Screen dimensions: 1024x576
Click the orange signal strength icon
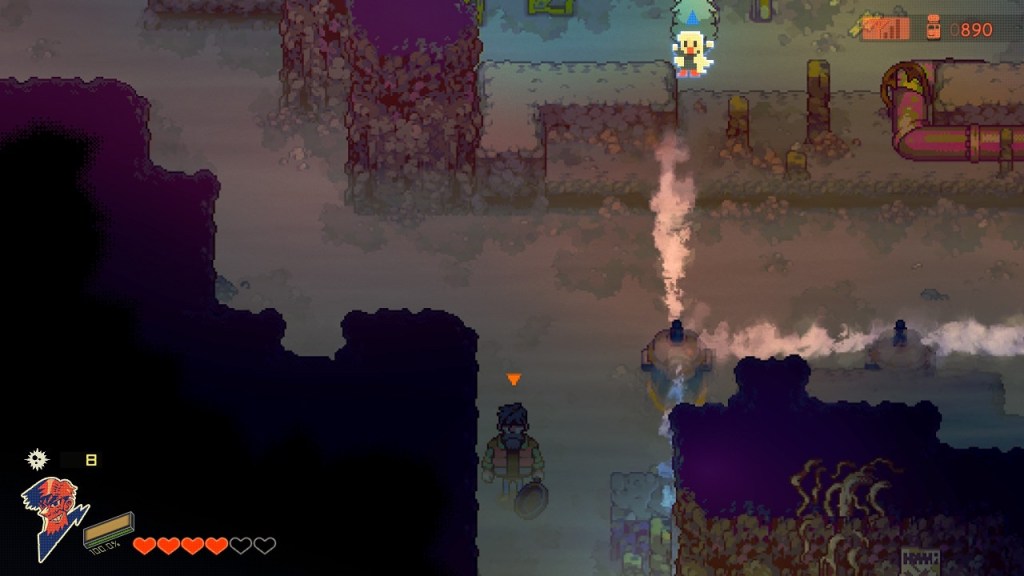coord(885,29)
